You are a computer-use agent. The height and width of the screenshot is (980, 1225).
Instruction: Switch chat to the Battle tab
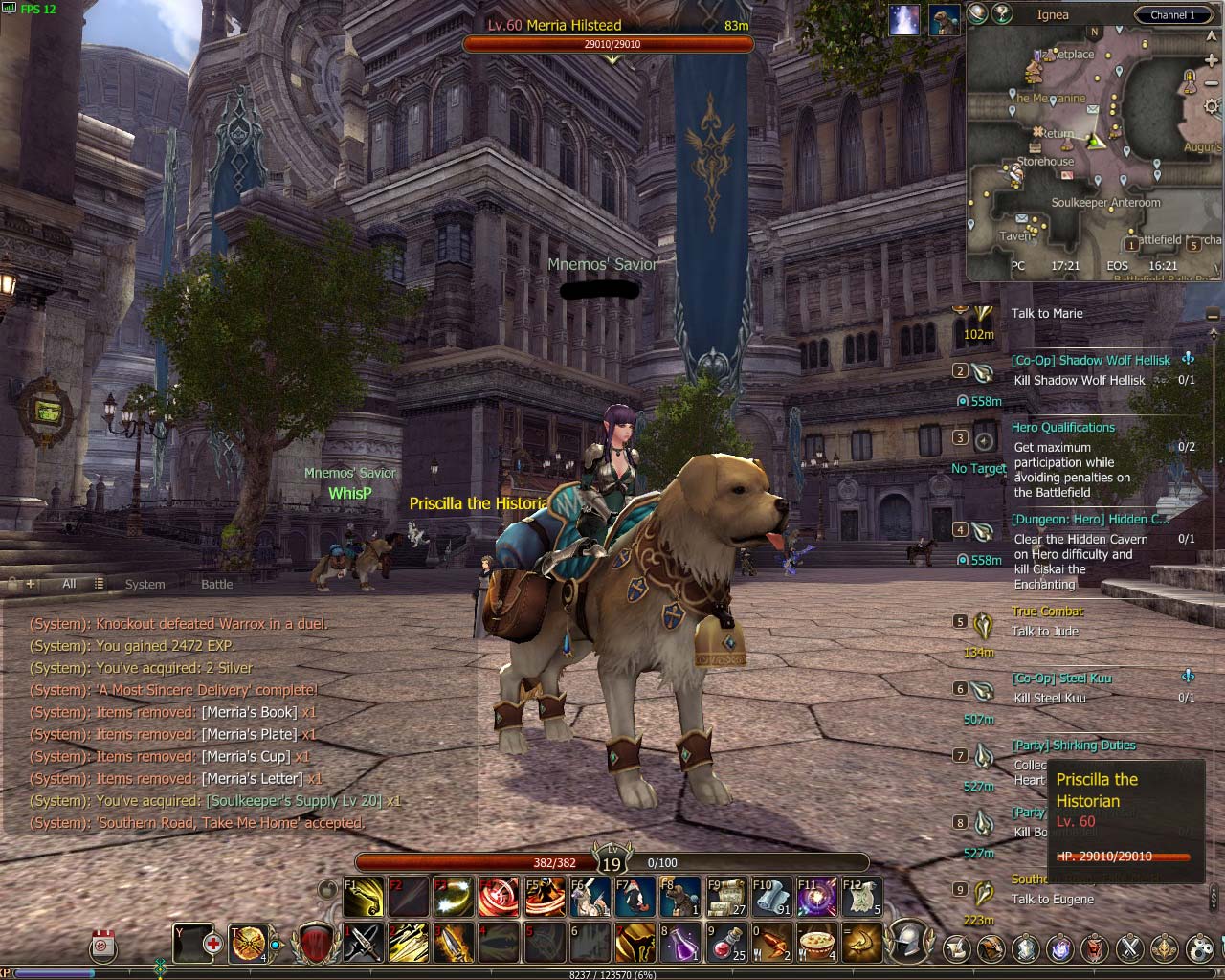(216, 584)
